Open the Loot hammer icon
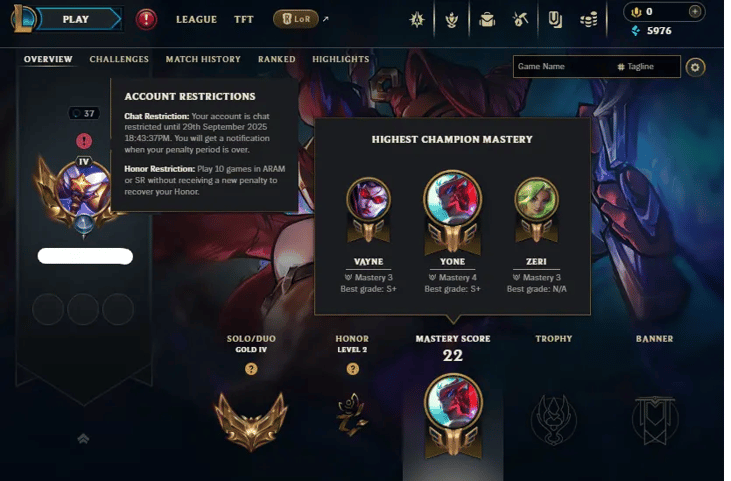Screen dimensions: 731x481 pyautogui.click(x=521, y=19)
